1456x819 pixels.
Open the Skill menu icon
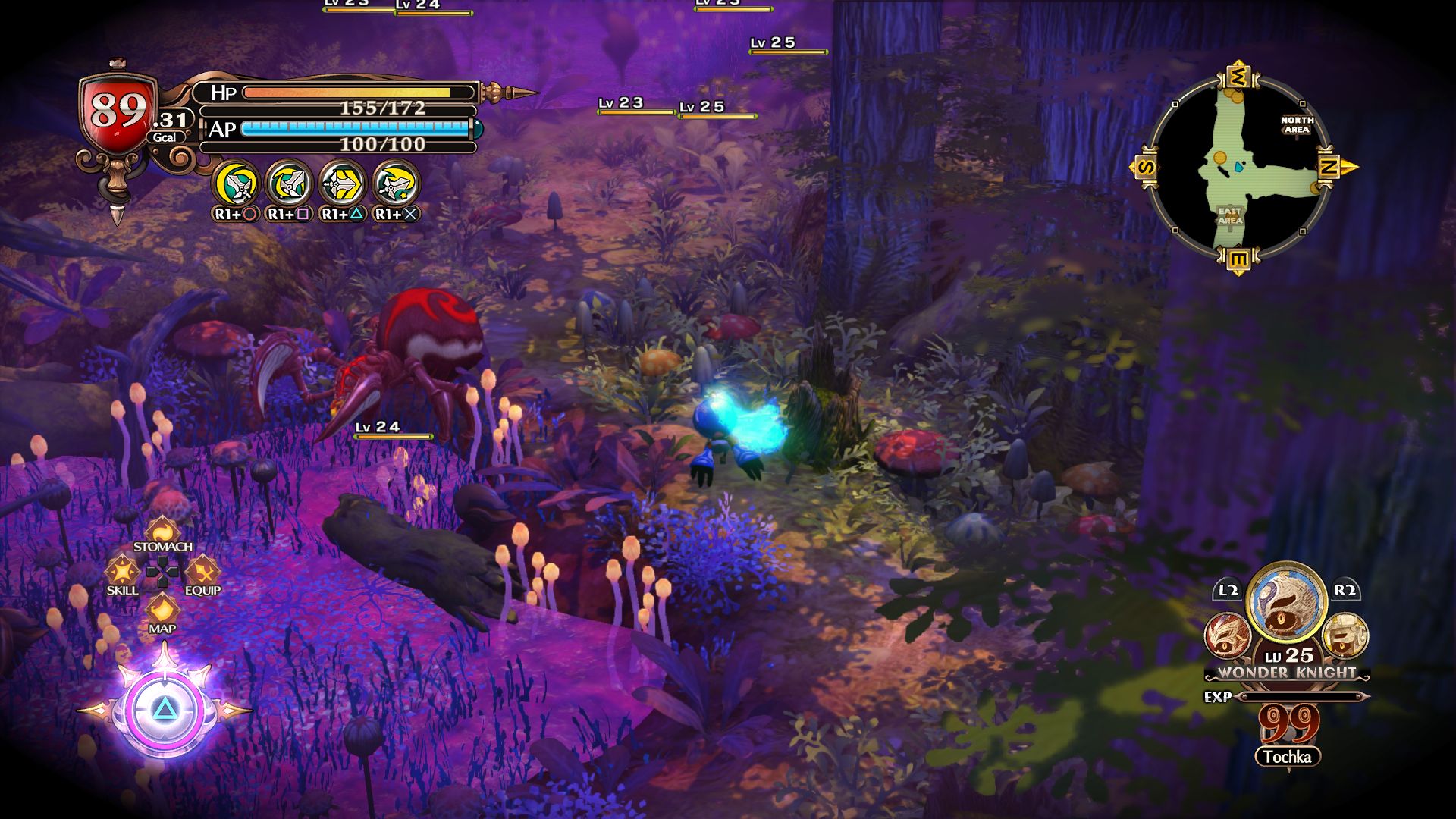121,572
